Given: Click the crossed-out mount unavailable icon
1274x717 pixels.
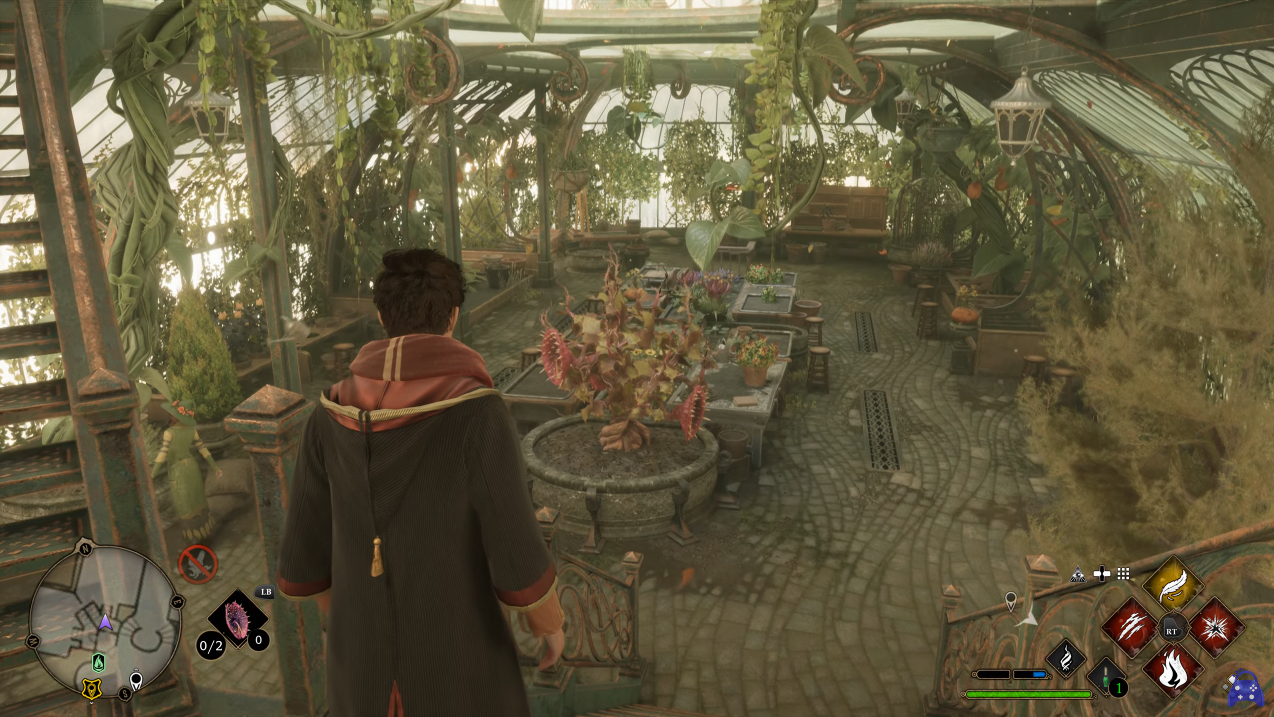Looking at the screenshot, I should pyautogui.click(x=197, y=565).
